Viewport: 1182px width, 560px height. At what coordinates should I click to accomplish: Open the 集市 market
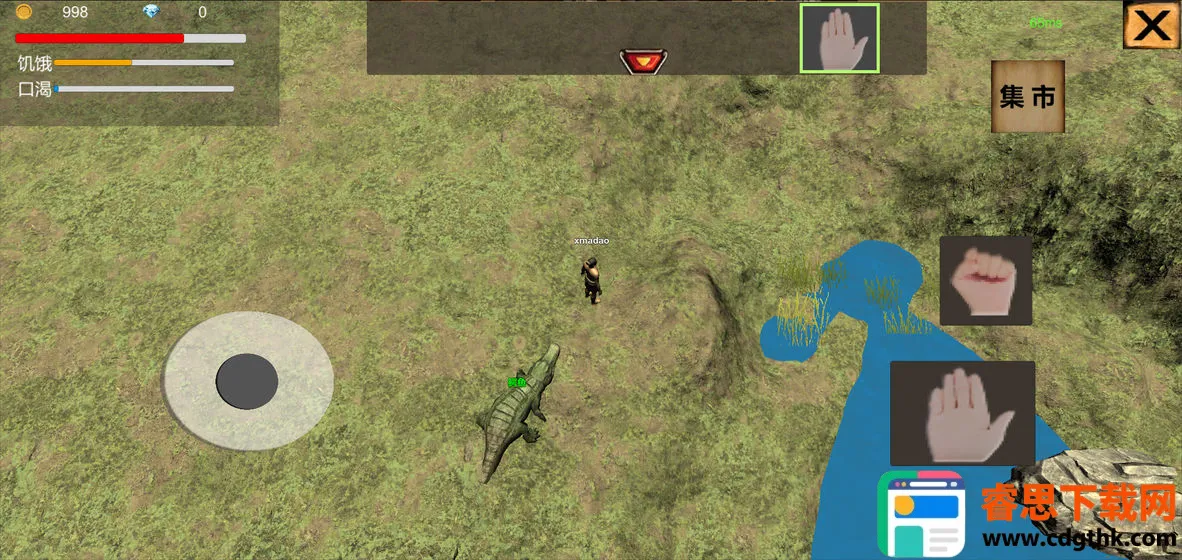click(x=1027, y=96)
